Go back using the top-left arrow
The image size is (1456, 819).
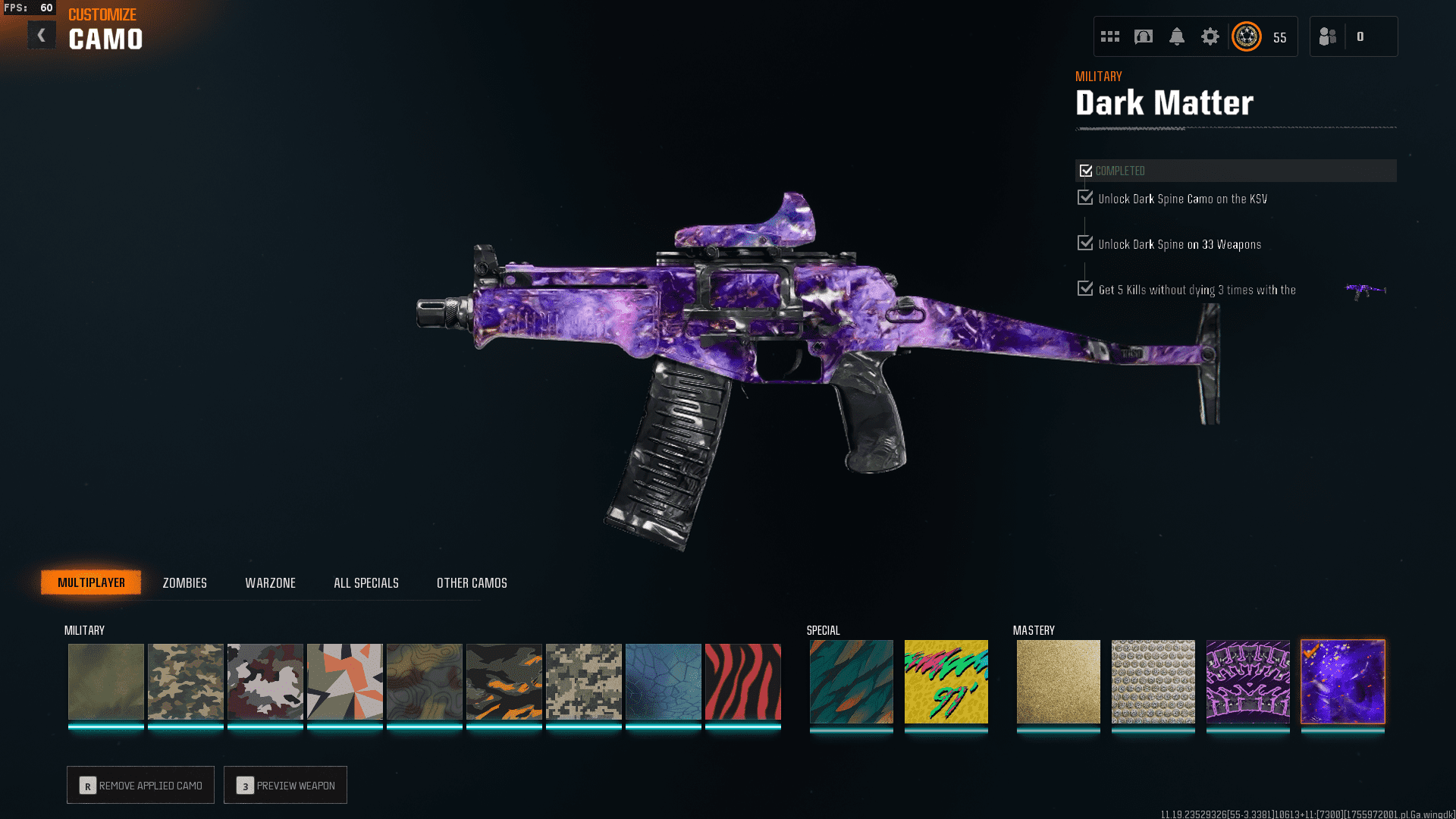42,35
